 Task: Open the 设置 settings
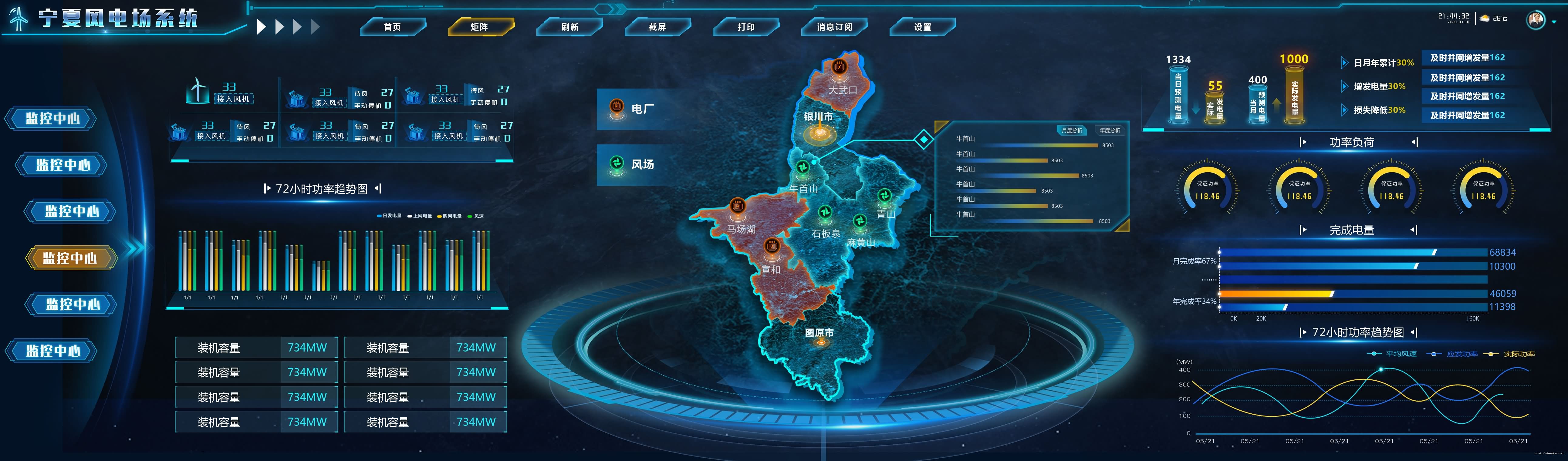point(923,27)
